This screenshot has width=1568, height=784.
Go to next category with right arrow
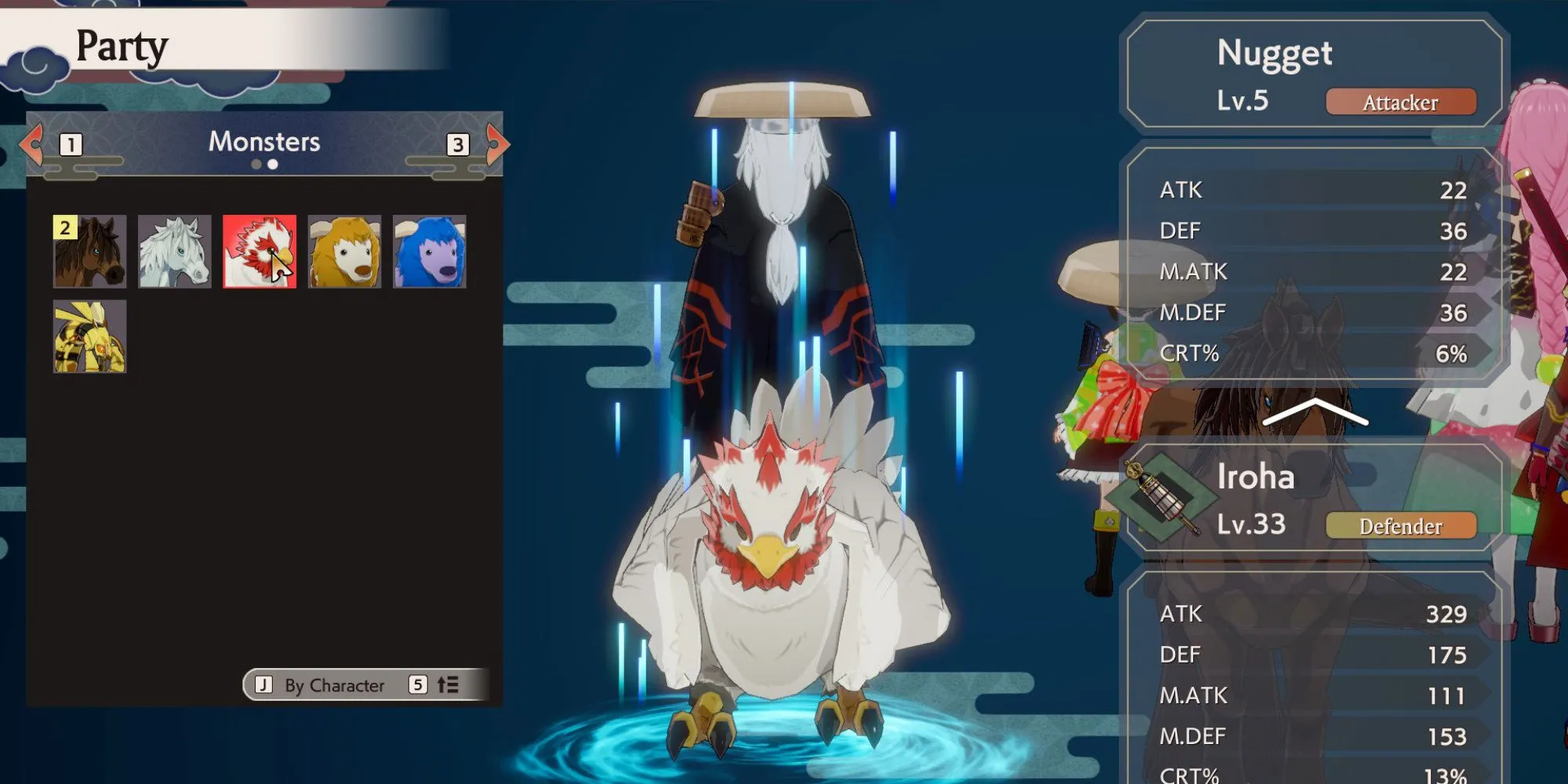pyautogui.click(x=497, y=143)
